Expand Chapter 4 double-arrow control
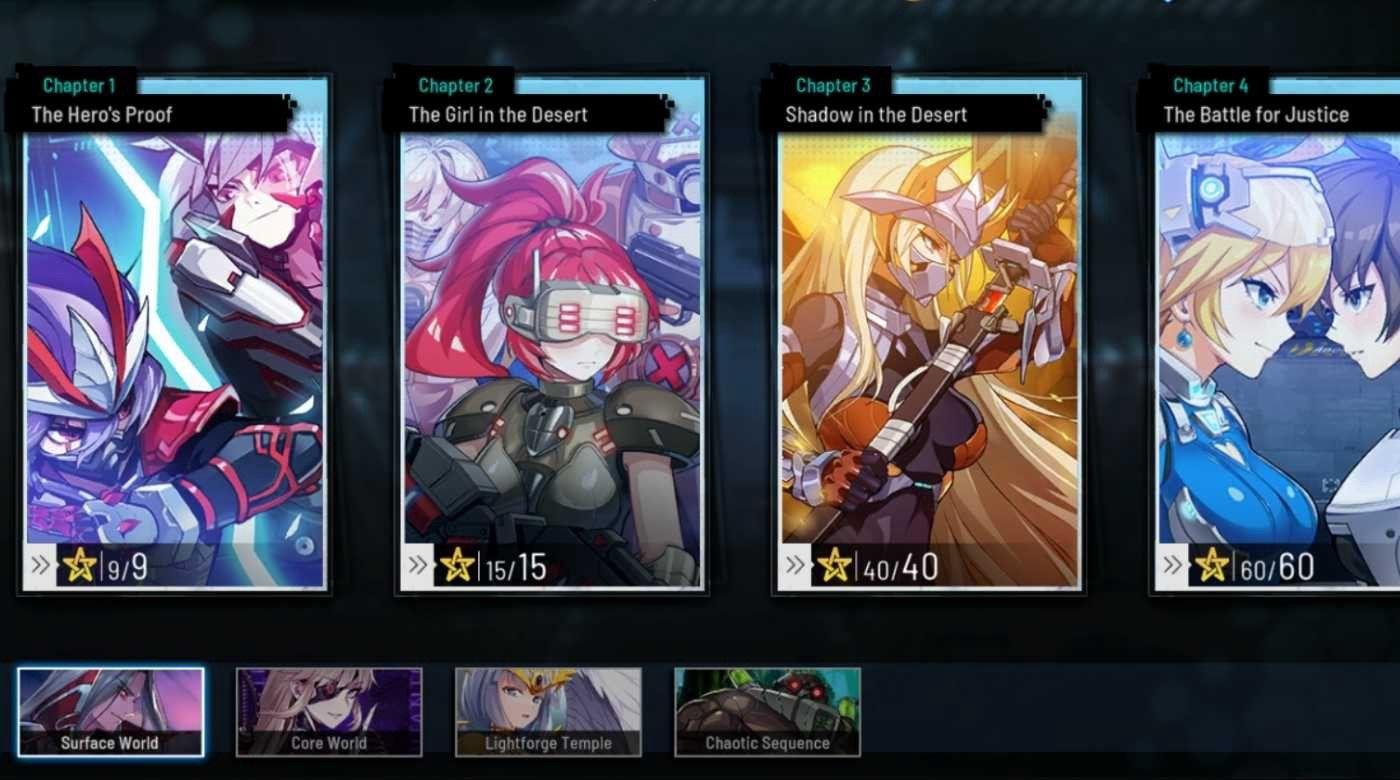The width and height of the screenshot is (1400, 780). (1174, 564)
